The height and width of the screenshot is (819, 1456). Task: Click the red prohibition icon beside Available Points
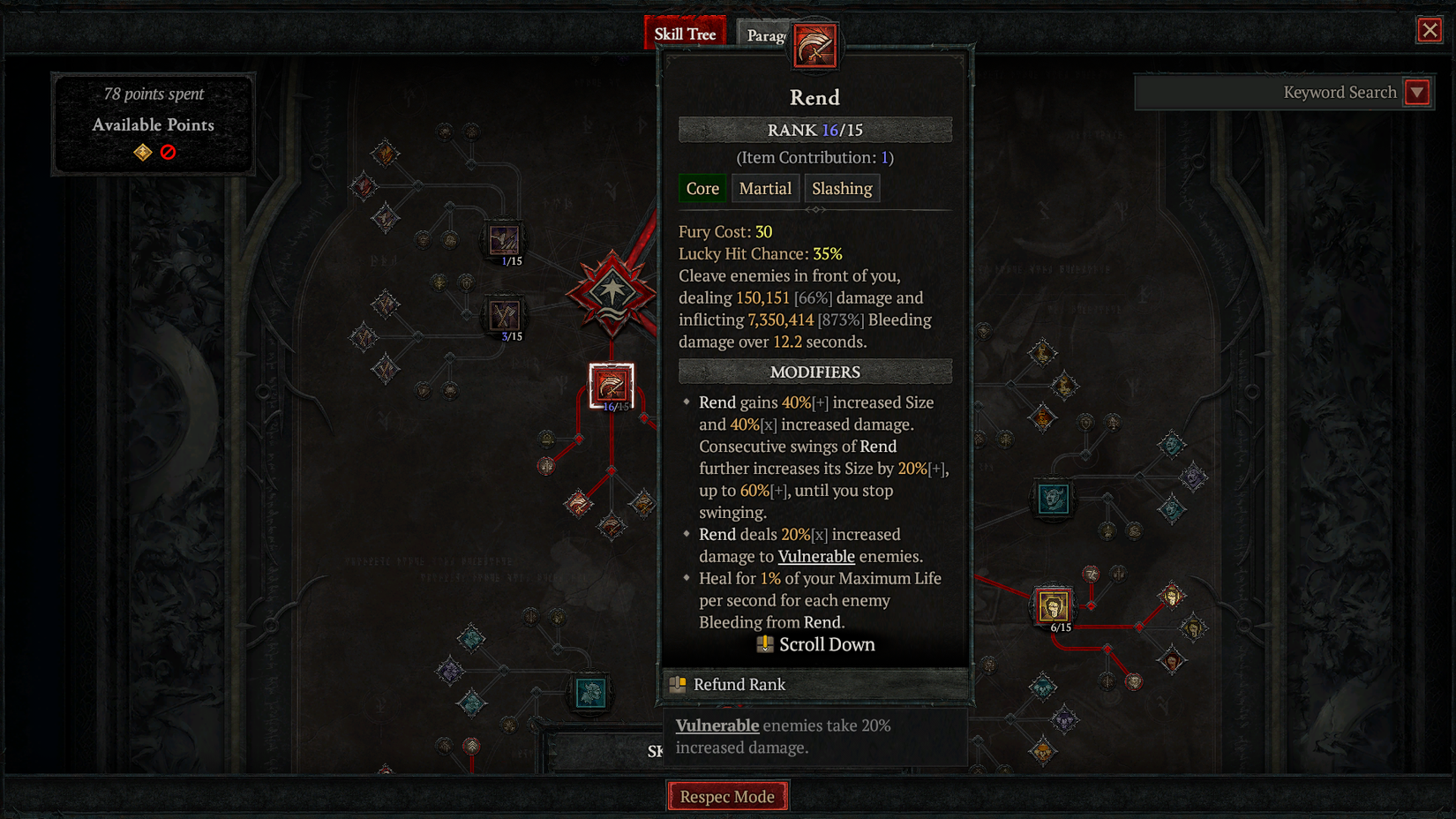[x=169, y=151]
